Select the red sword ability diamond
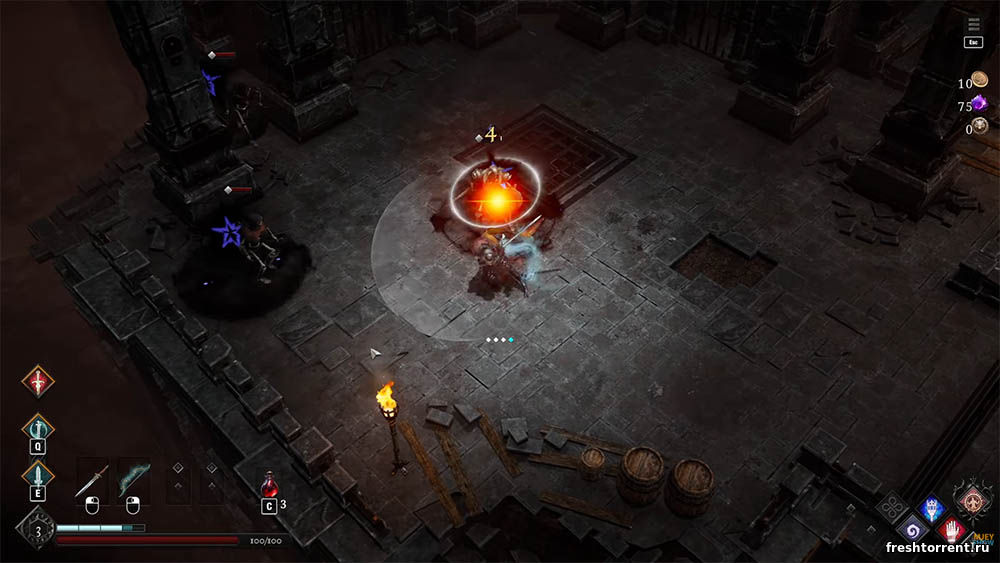 [38, 380]
